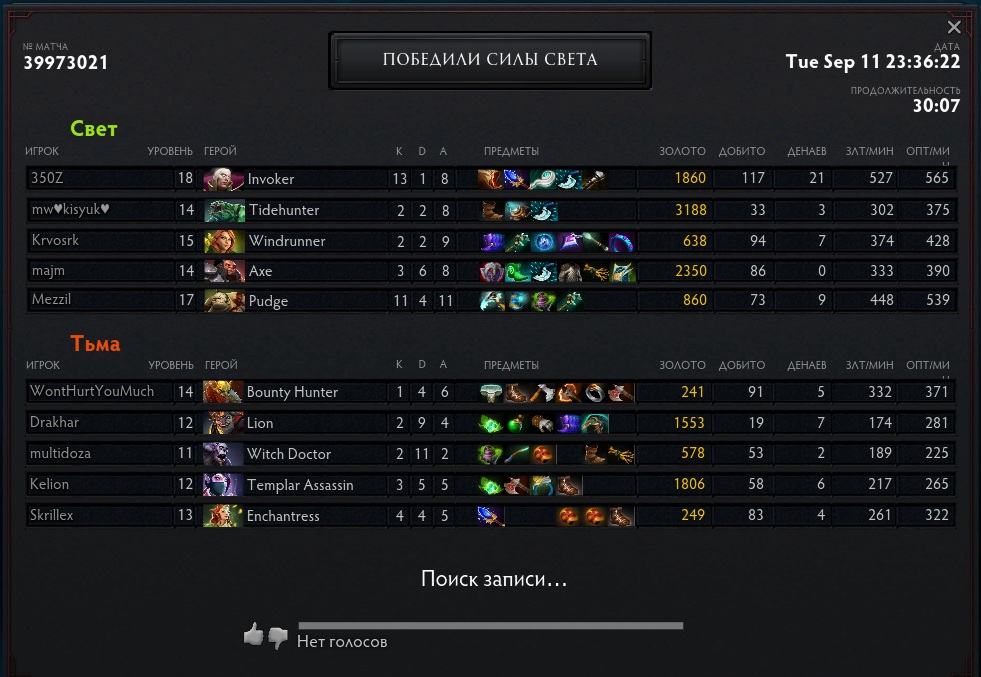The height and width of the screenshot is (677, 981).
Task: Click the Bounty Hunter hero portrait
Action: click(224, 392)
